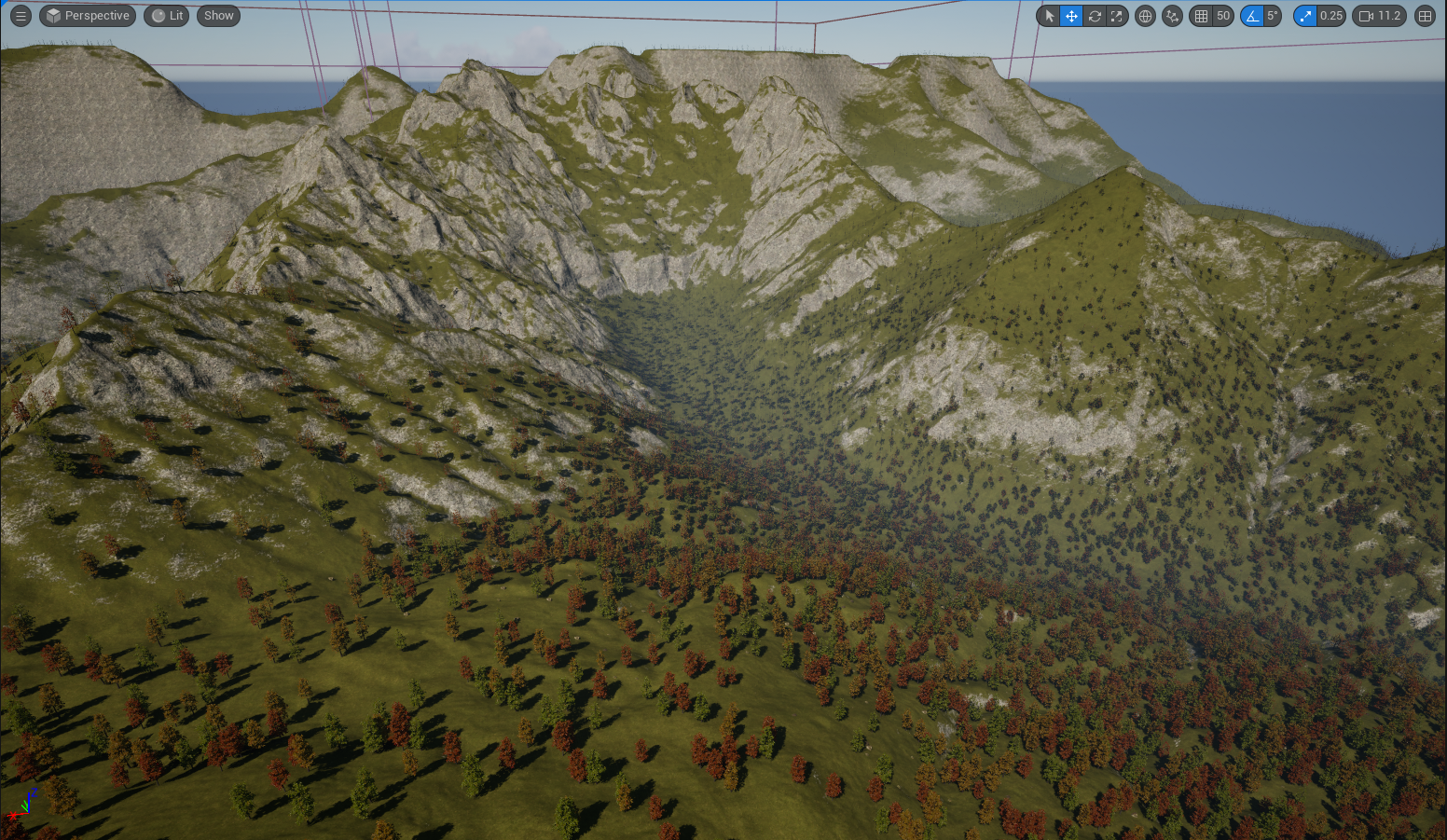
Task: Open the Perspective view mode dropdown
Action: coord(88,16)
